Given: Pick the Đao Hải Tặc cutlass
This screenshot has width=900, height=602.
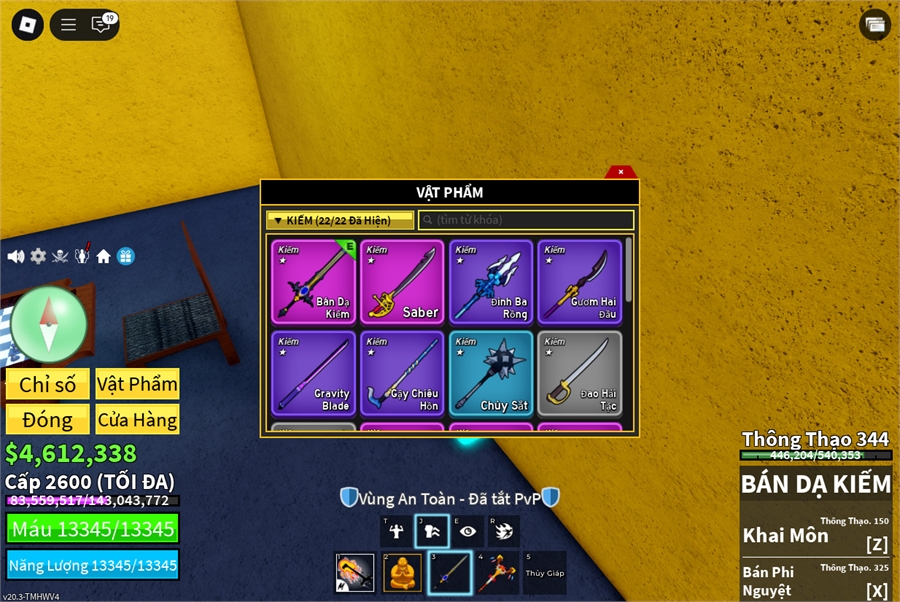Looking at the screenshot, I should [x=579, y=373].
